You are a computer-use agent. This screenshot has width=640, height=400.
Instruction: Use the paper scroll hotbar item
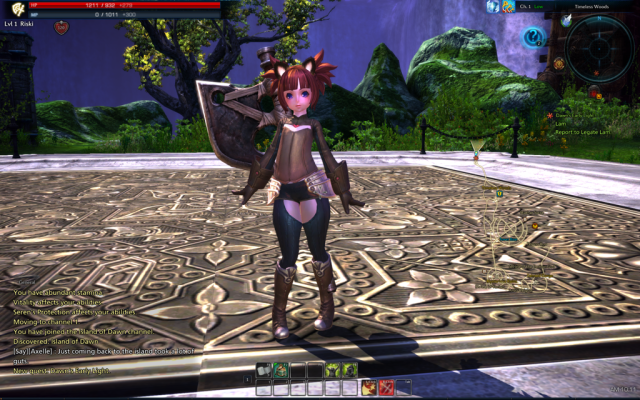(x=263, y=370)
